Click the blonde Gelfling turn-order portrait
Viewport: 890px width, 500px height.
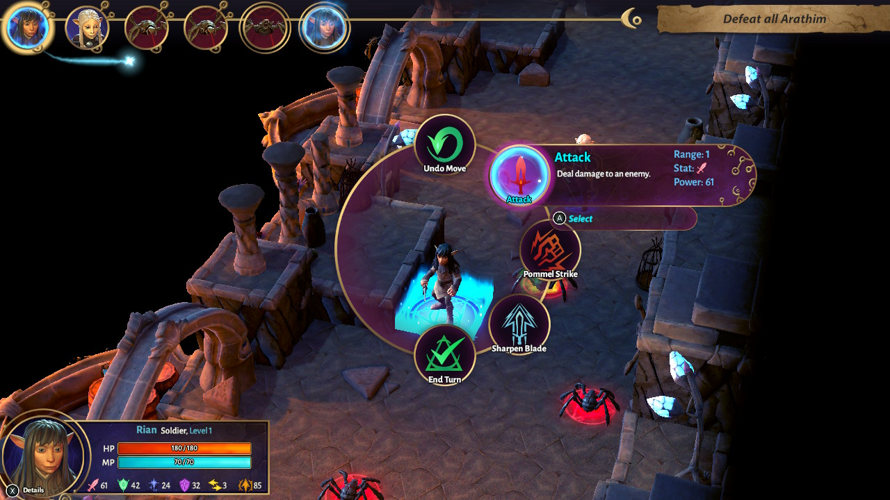click(x=87, y=27)
